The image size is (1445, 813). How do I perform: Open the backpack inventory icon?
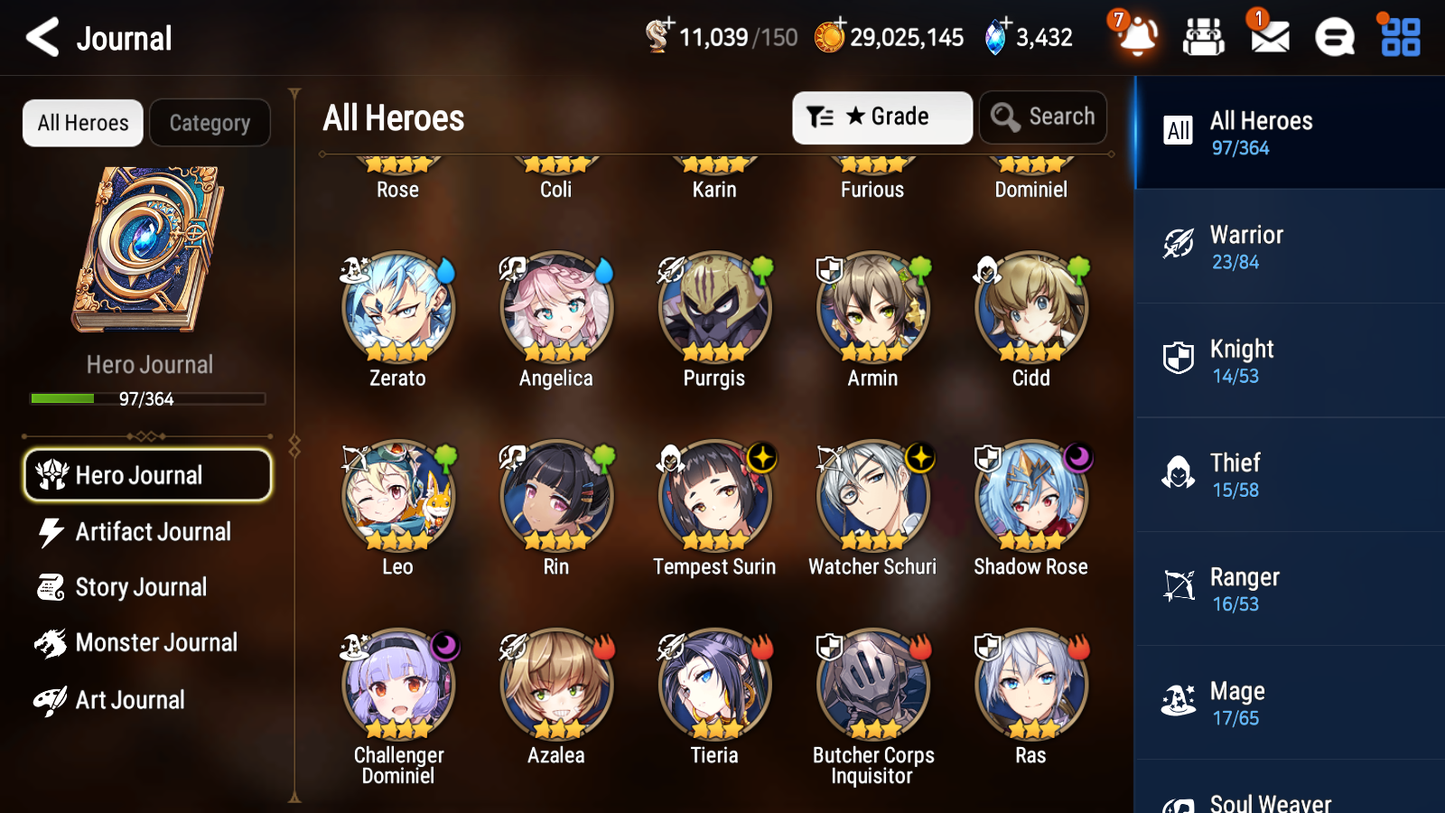tap(1203, 37)
